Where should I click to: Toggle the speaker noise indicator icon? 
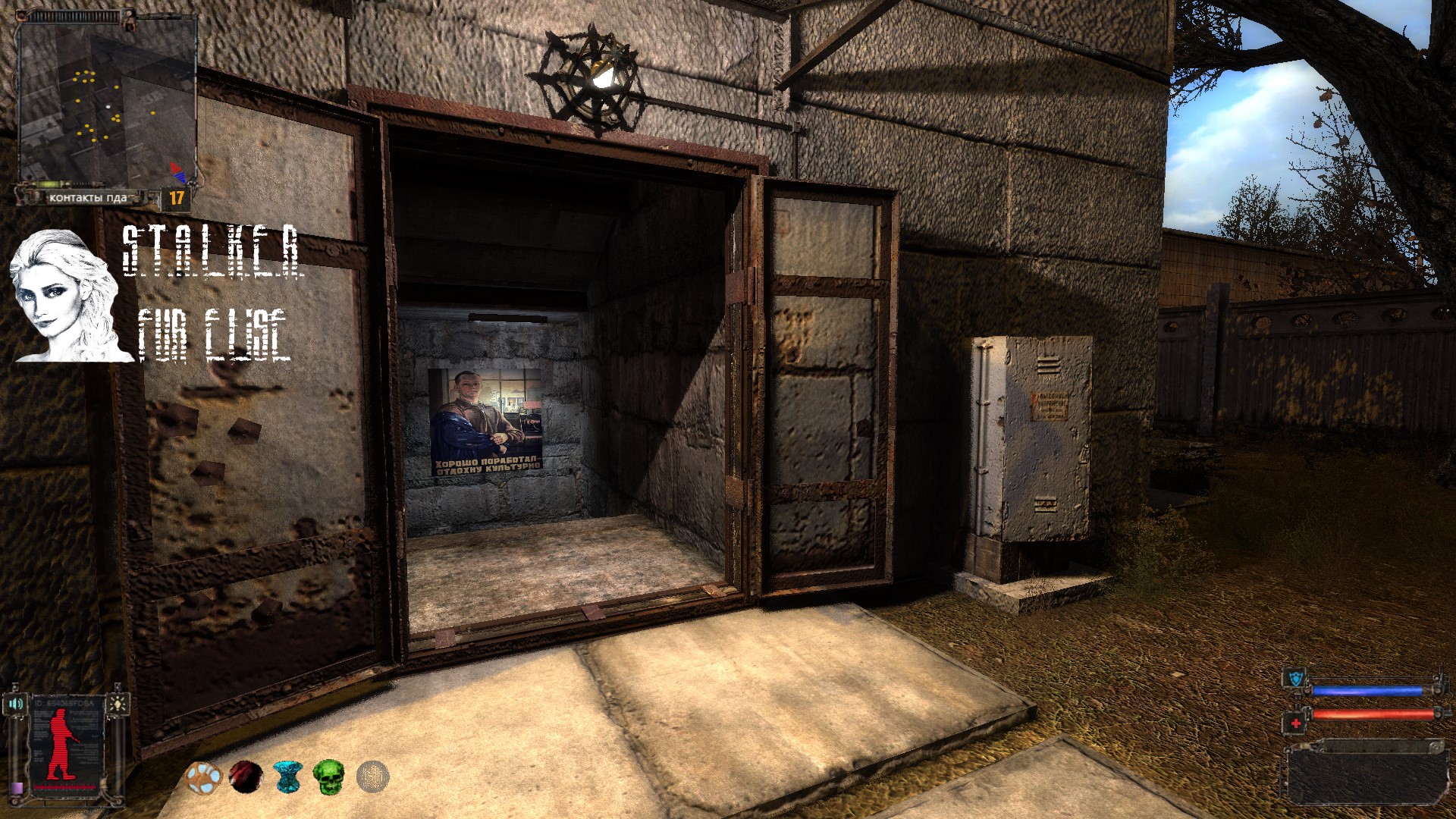click(15, 704)
